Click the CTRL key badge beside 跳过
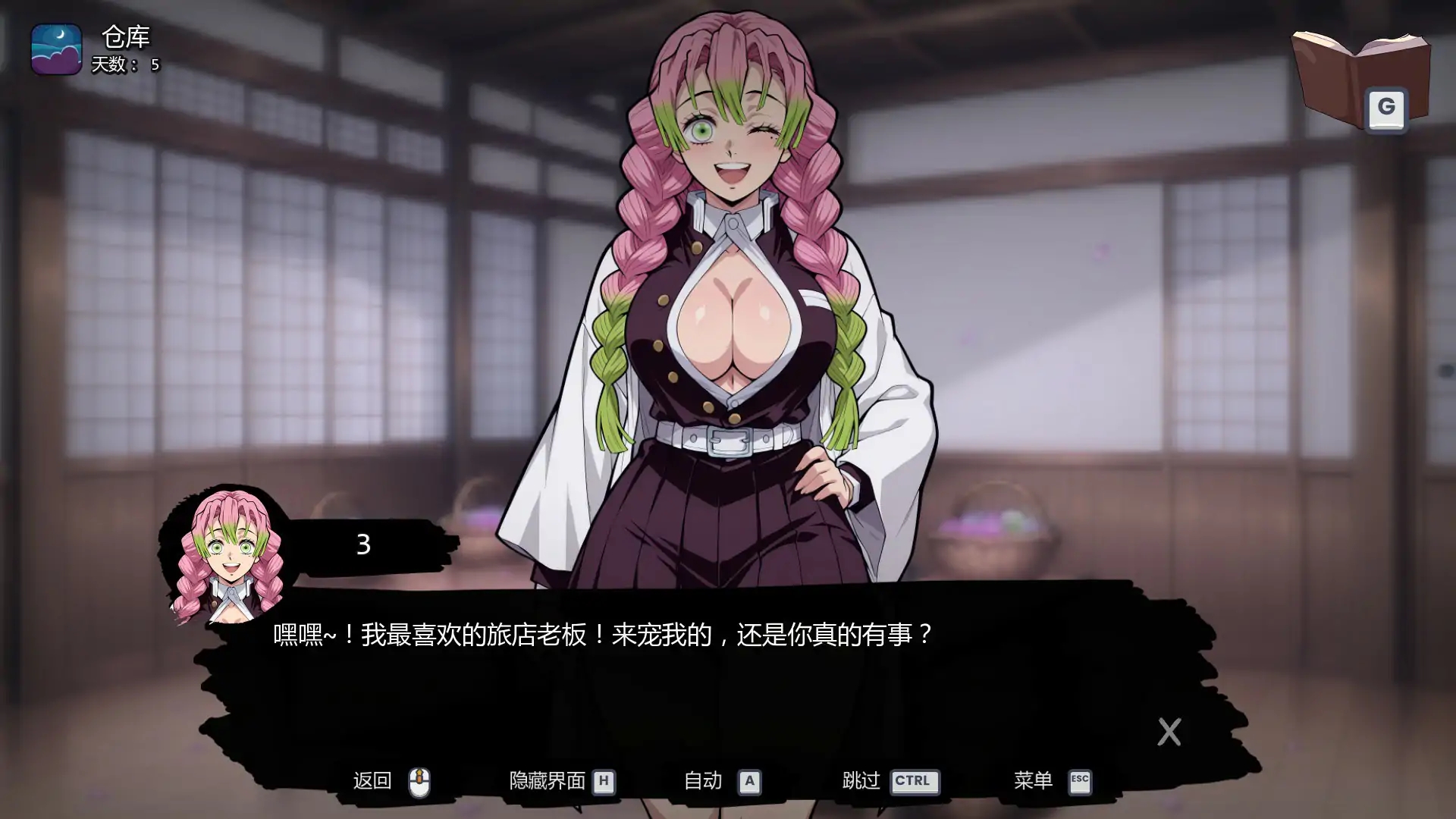The image size is (1456, 819). click(914, 782)
